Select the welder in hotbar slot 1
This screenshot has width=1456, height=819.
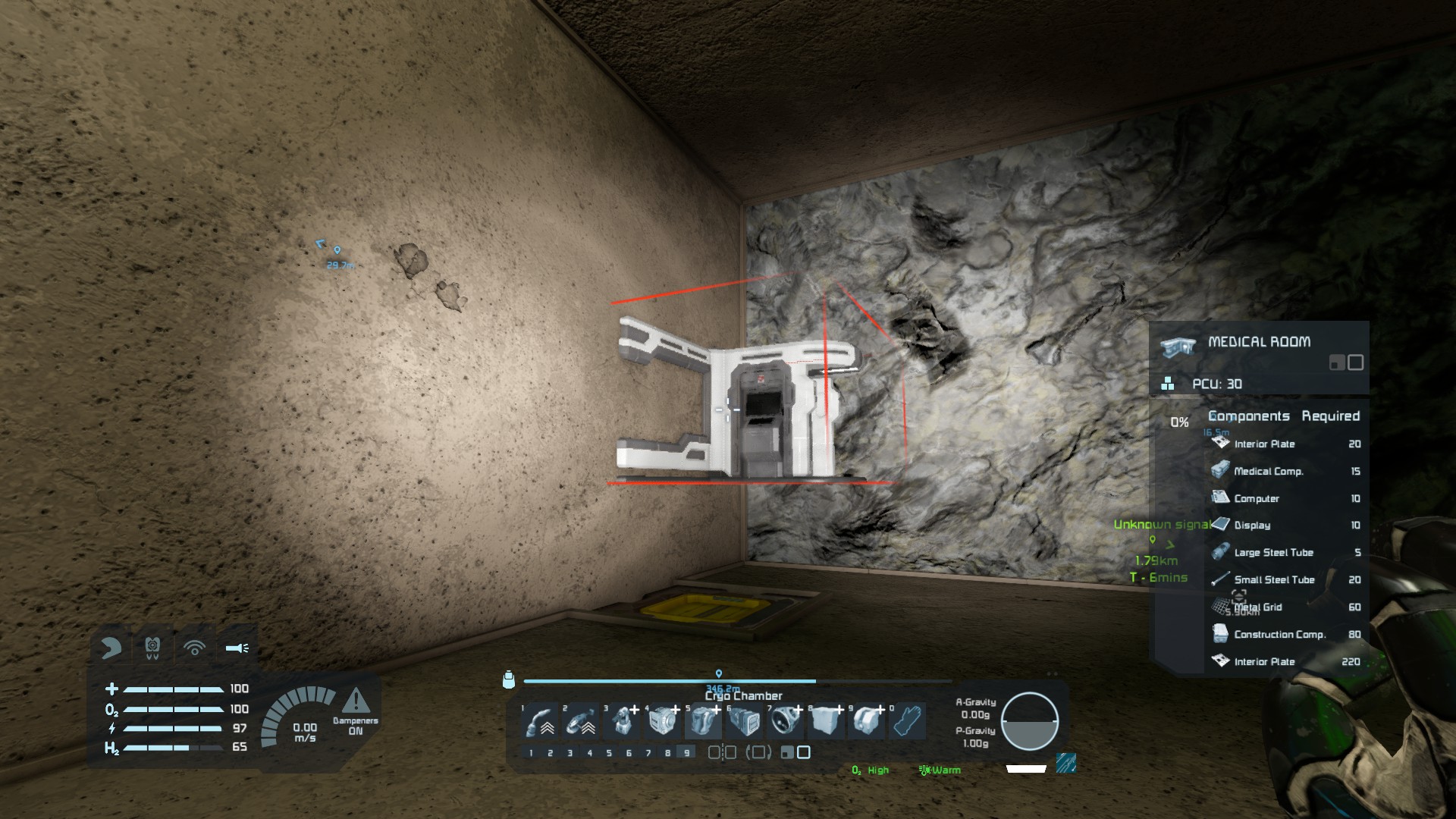(x=540, y=720)
